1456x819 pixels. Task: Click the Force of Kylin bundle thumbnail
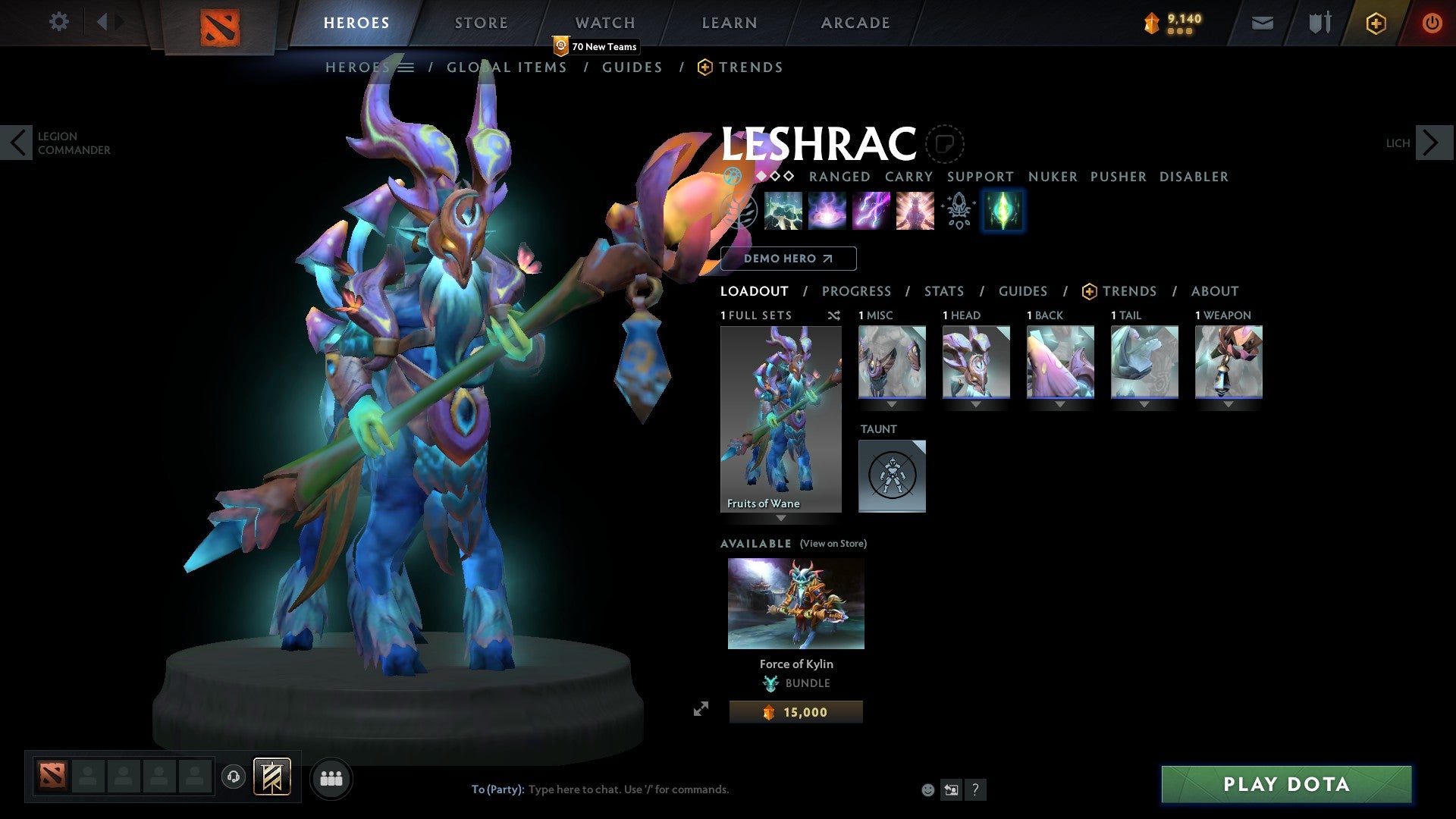[795, 603]
